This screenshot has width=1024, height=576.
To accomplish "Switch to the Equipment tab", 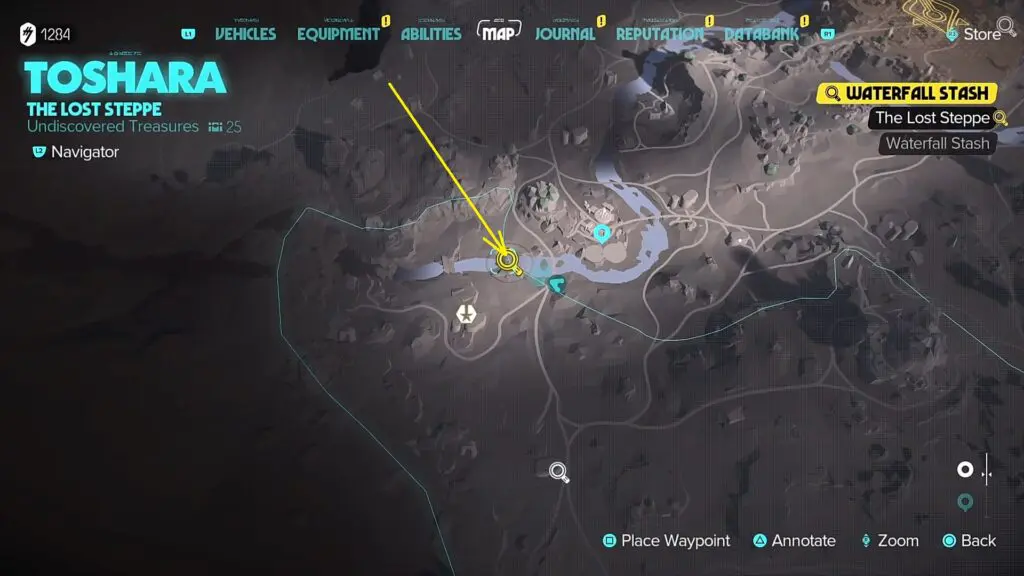I will tap(338, 34).
